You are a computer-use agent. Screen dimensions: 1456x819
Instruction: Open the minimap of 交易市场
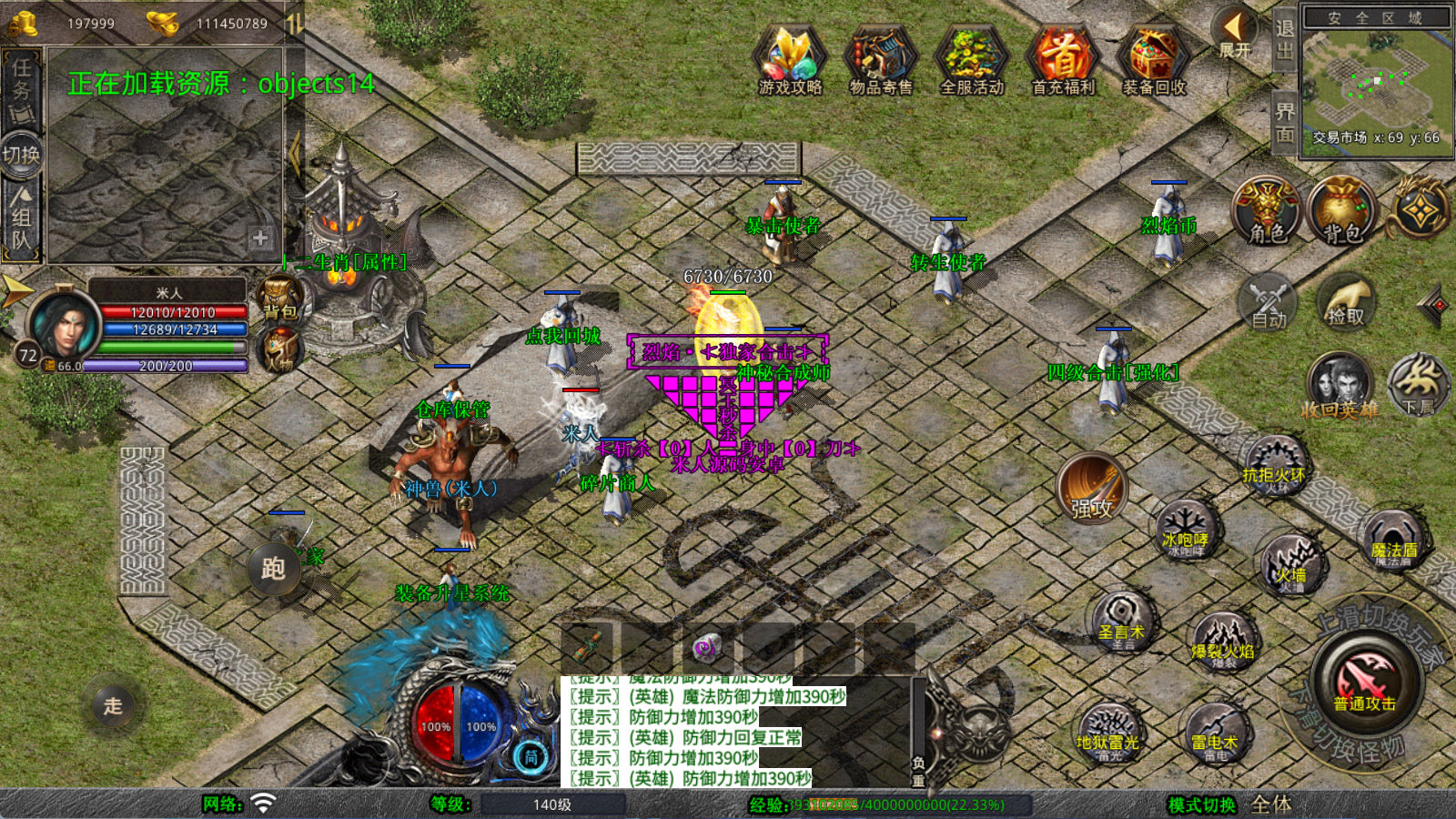tap(1376, 84)
